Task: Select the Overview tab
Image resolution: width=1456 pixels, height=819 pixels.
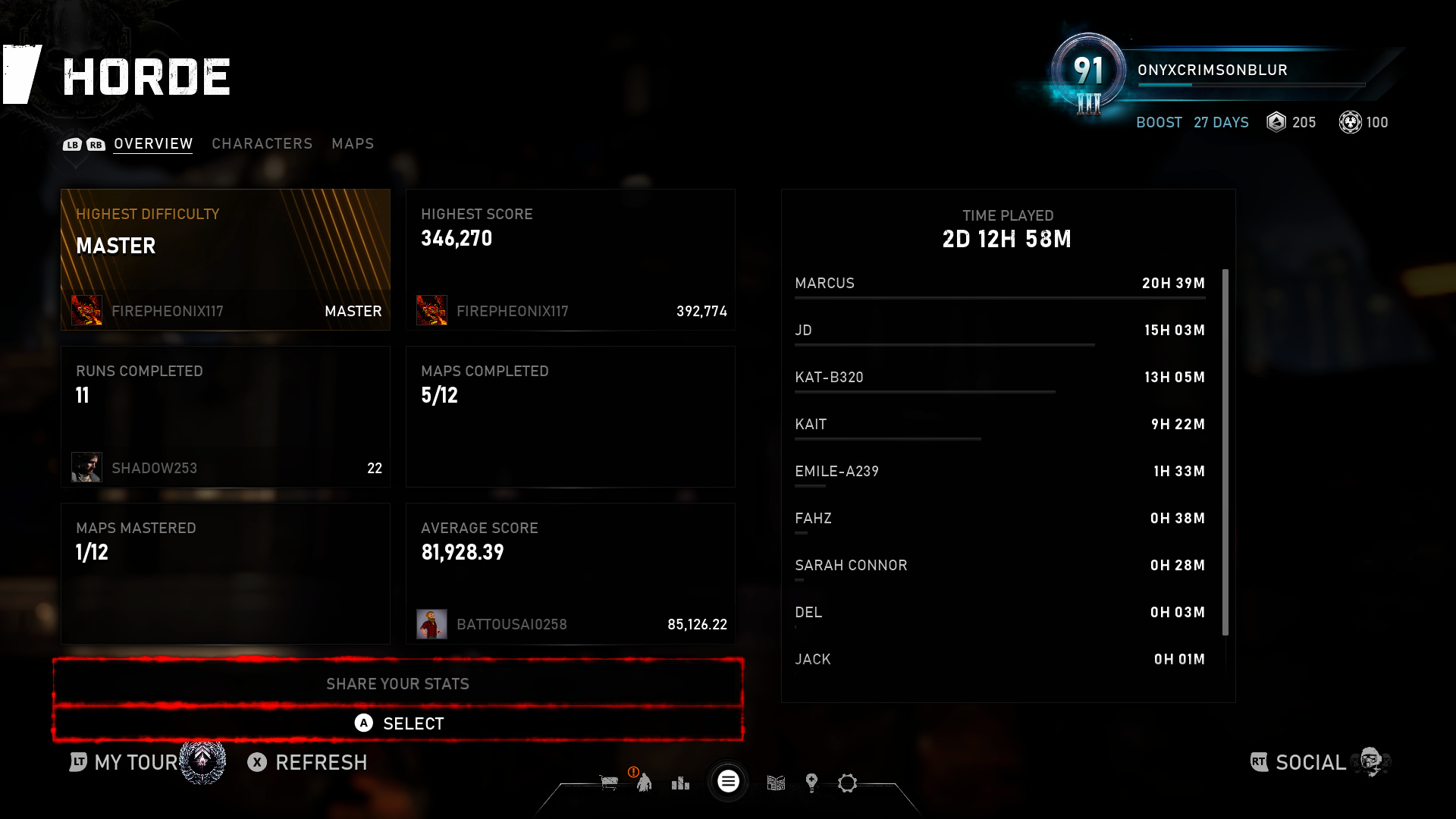Action: click(153, 143)
